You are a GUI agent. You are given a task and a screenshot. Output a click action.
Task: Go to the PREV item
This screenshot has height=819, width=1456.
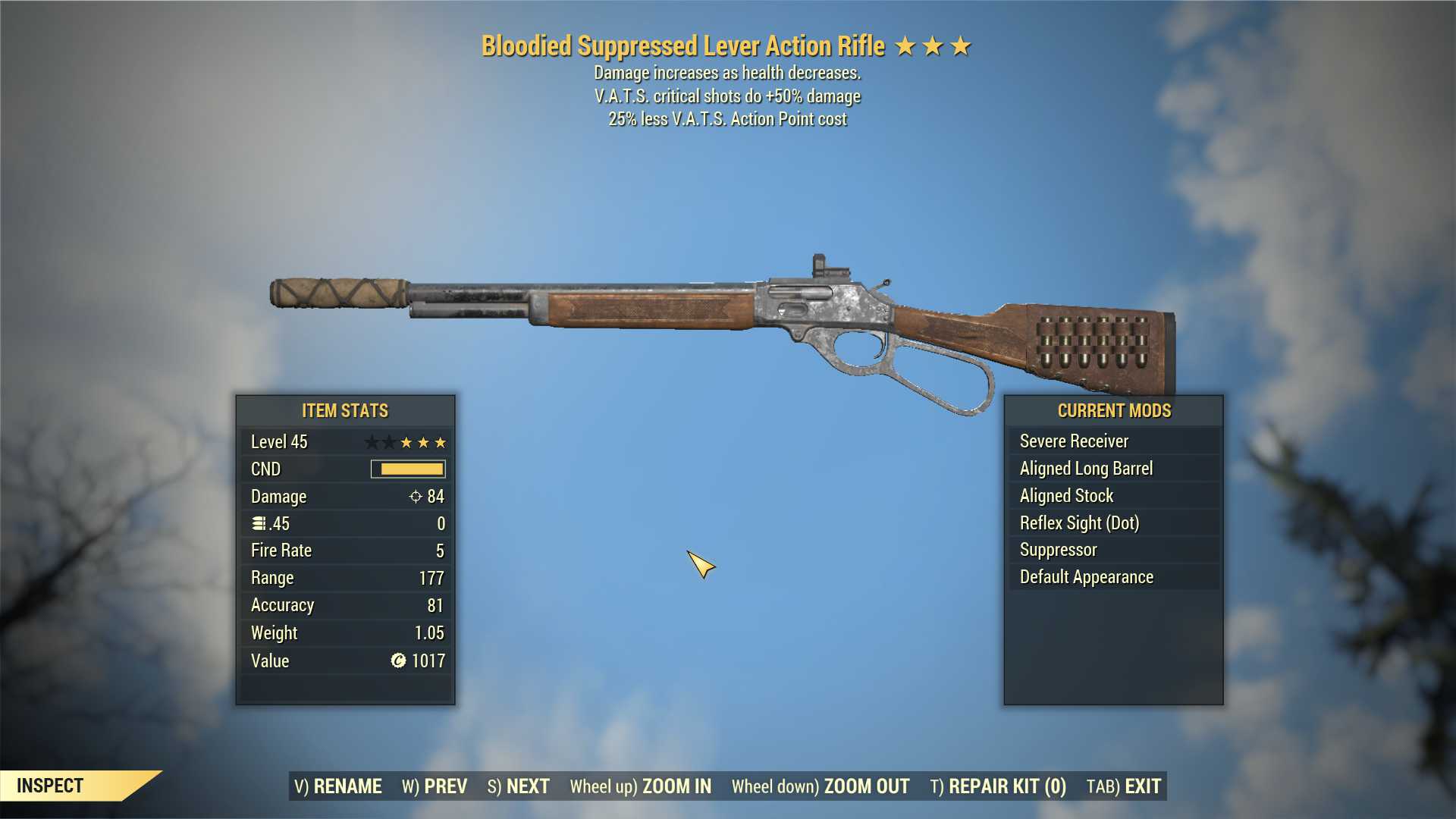coord(435,786)
